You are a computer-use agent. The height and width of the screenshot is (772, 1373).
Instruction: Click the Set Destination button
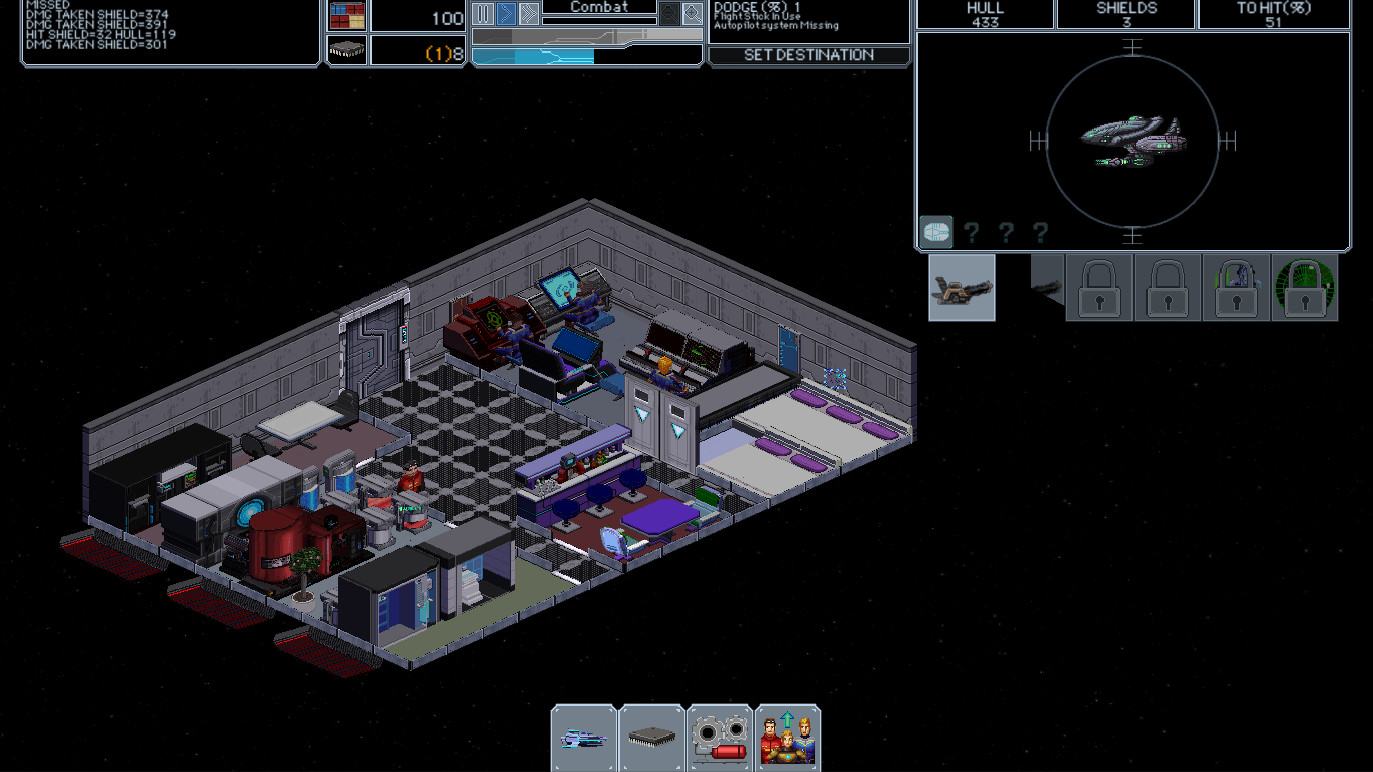[809, 56]
